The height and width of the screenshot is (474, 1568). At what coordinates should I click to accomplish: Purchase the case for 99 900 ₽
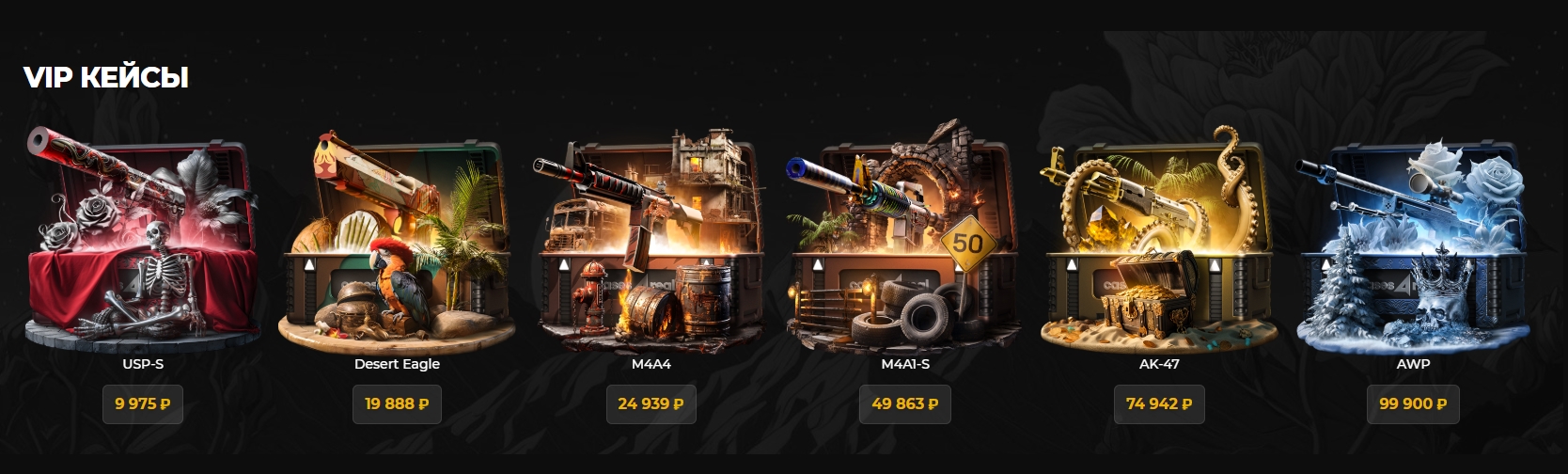point(1412,403)
